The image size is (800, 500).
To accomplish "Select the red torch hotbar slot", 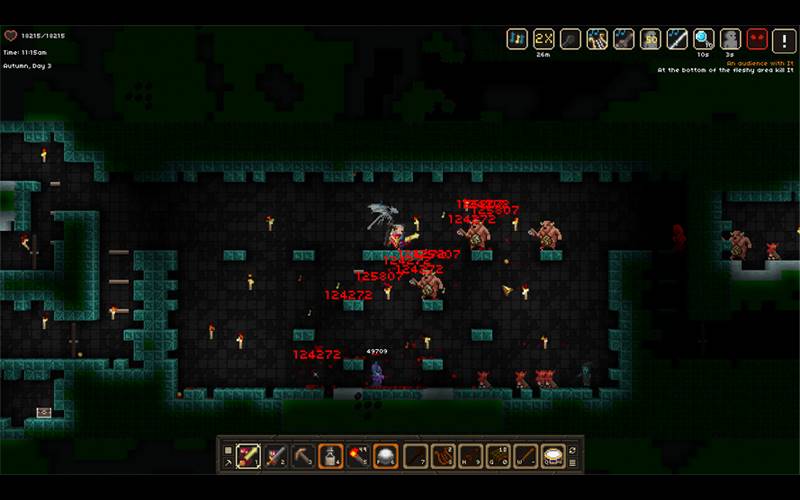I will click(358, 455).
